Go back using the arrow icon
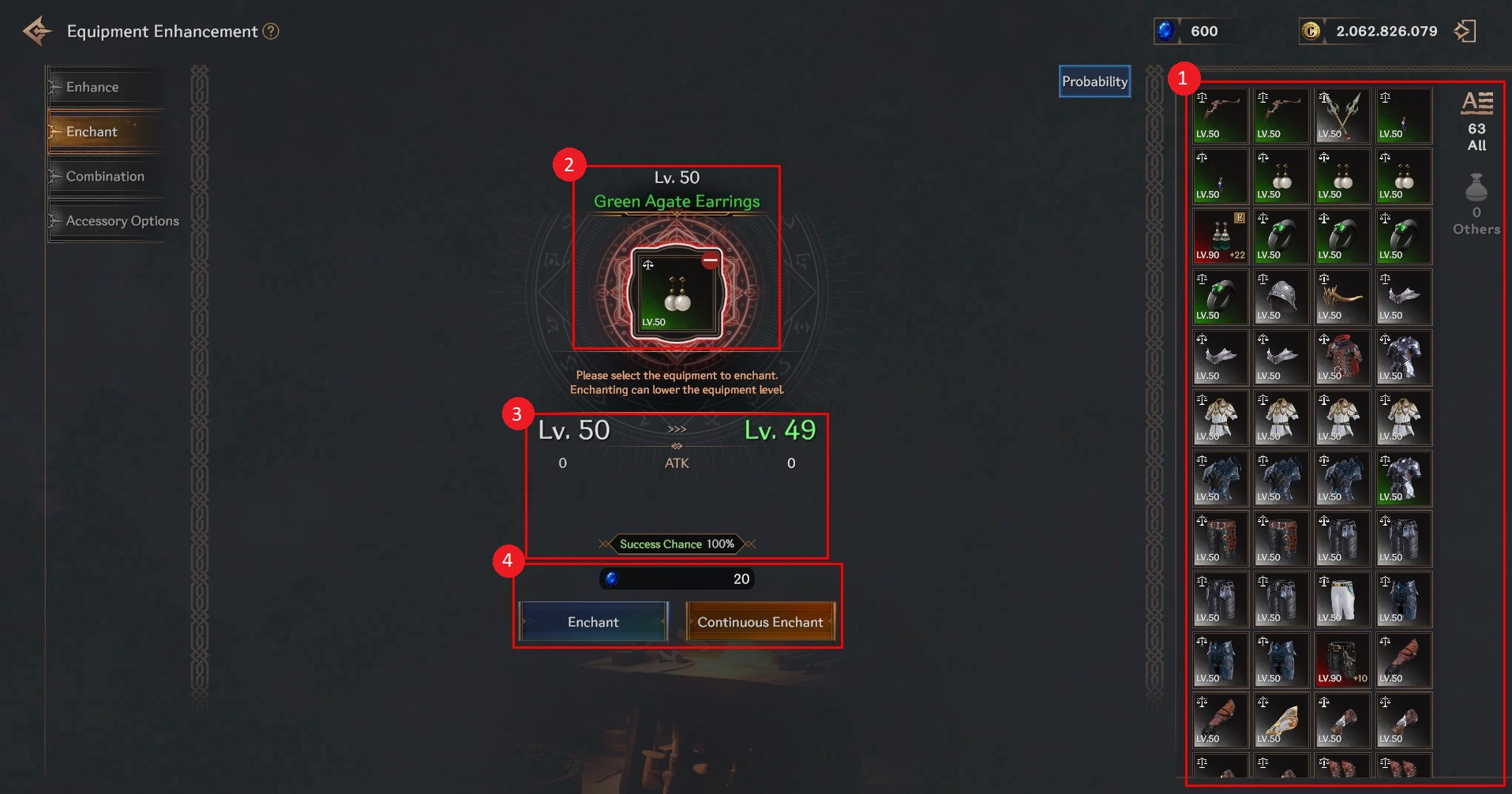The image size is (1512, 794). tap(37, 32)
